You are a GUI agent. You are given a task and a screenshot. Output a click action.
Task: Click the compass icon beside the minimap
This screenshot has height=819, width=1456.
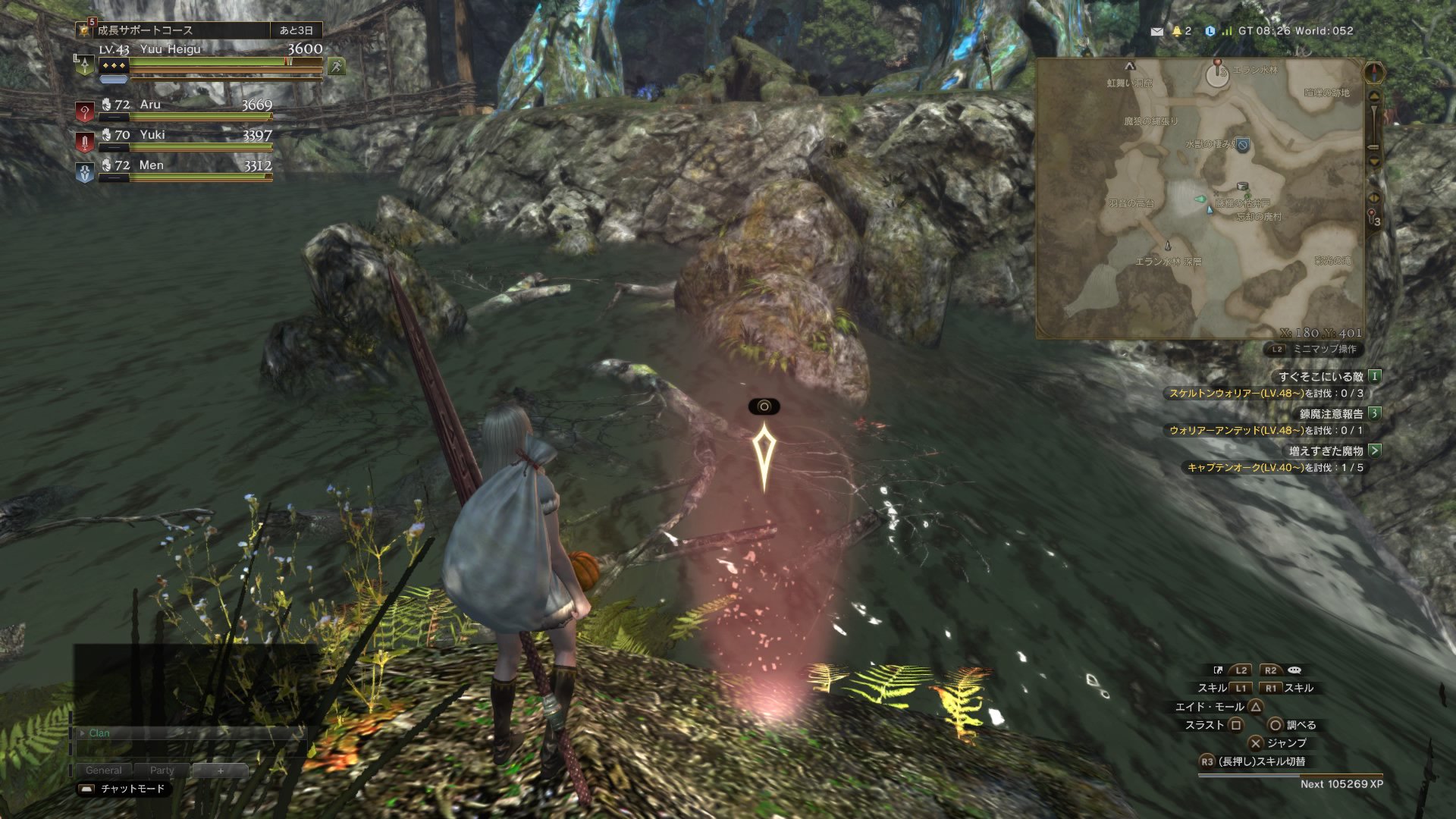(1374, 74)
